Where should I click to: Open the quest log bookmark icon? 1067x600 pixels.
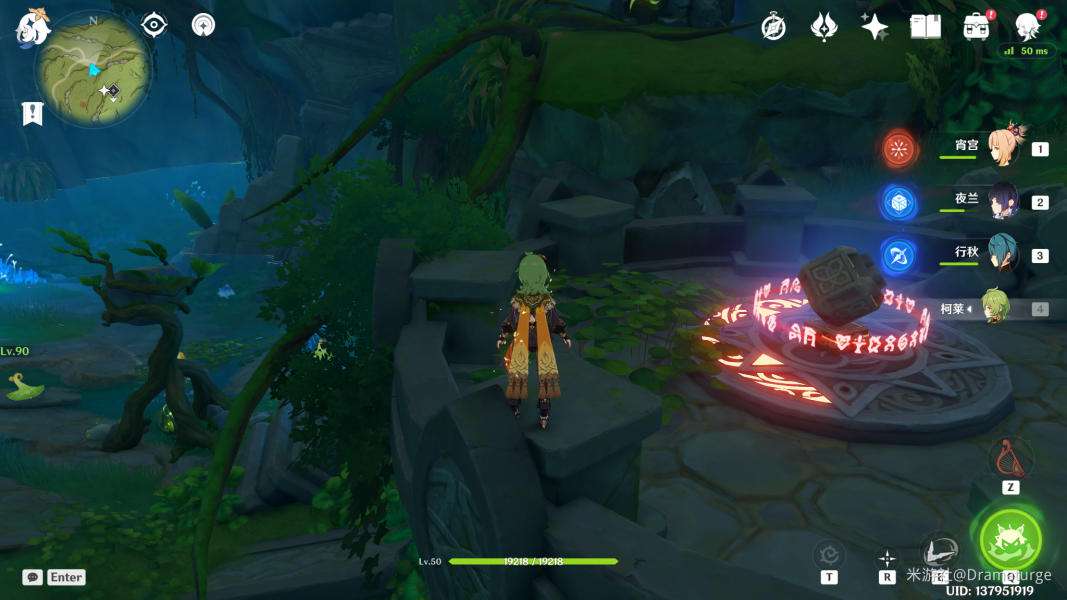(32, 113)
